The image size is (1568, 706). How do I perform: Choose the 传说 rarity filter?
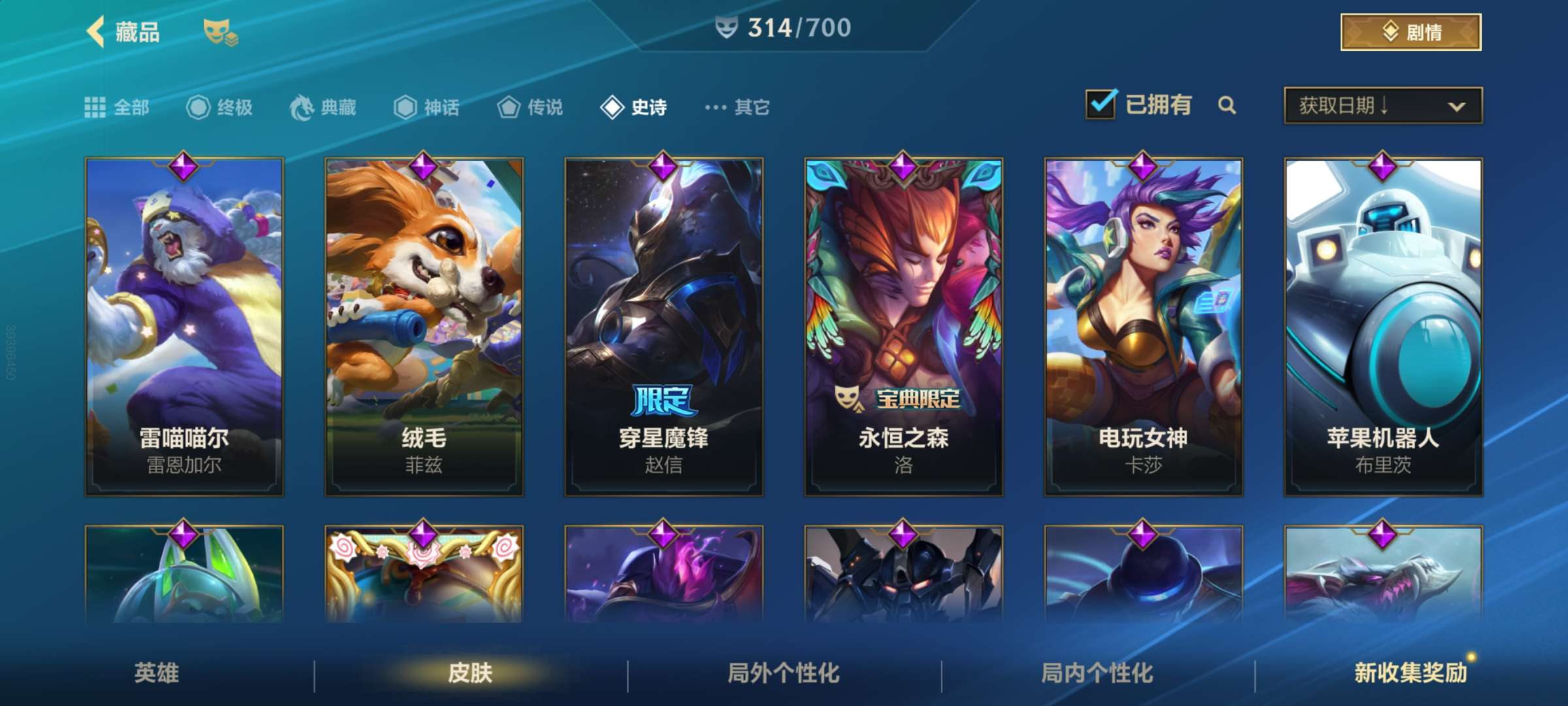(x=530, y=107)
